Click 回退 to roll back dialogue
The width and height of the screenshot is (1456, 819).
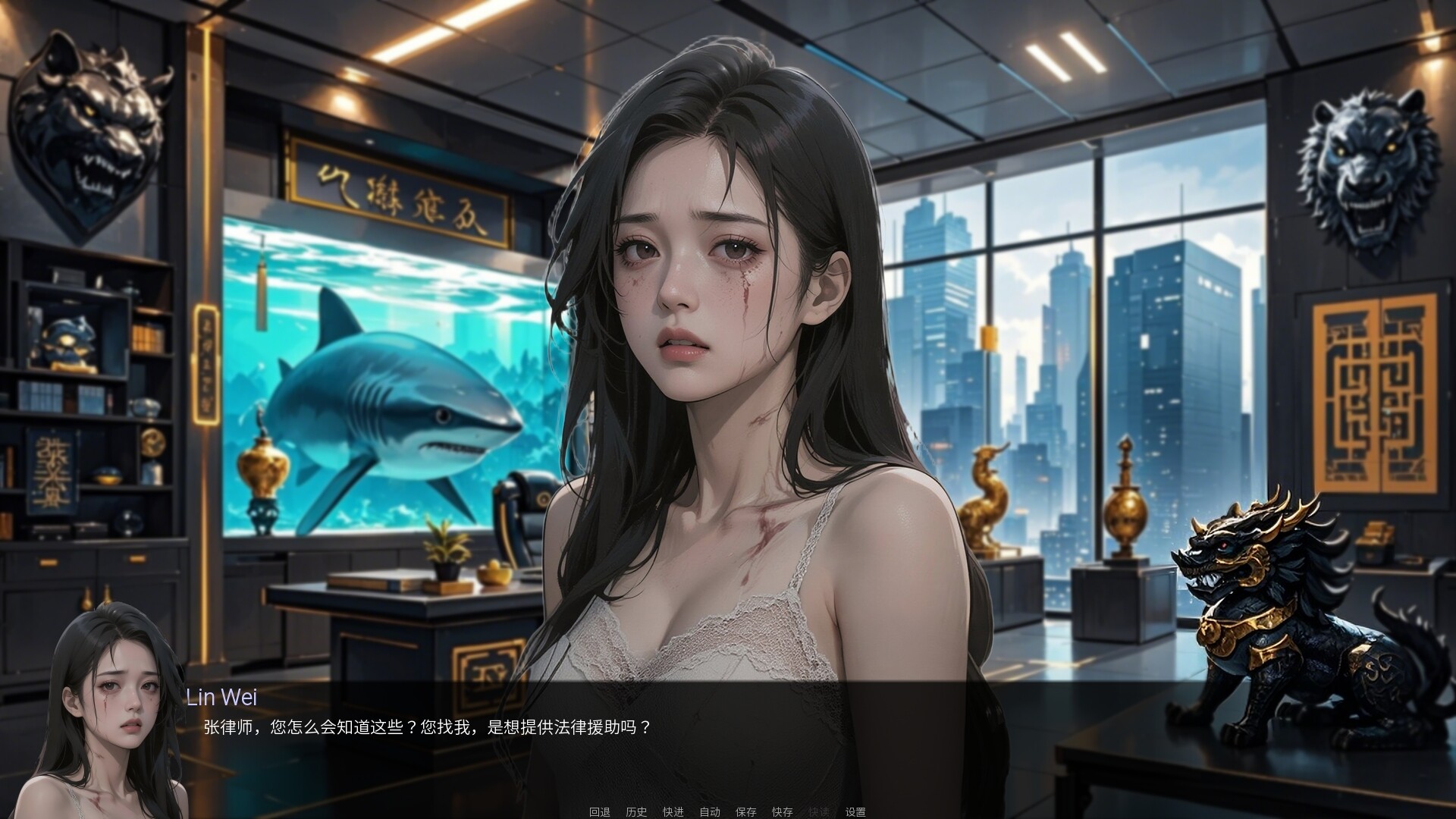[599, 811]
